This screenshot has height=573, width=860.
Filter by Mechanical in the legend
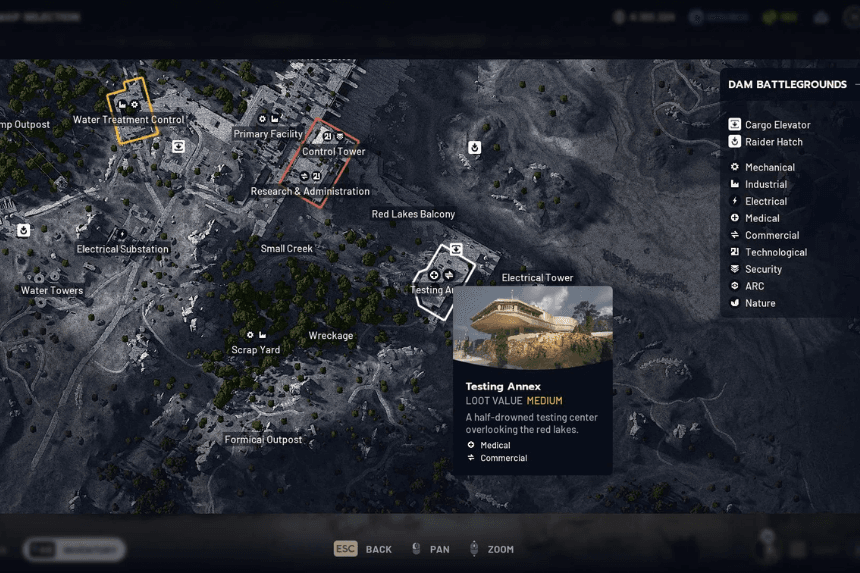(769, 168)
